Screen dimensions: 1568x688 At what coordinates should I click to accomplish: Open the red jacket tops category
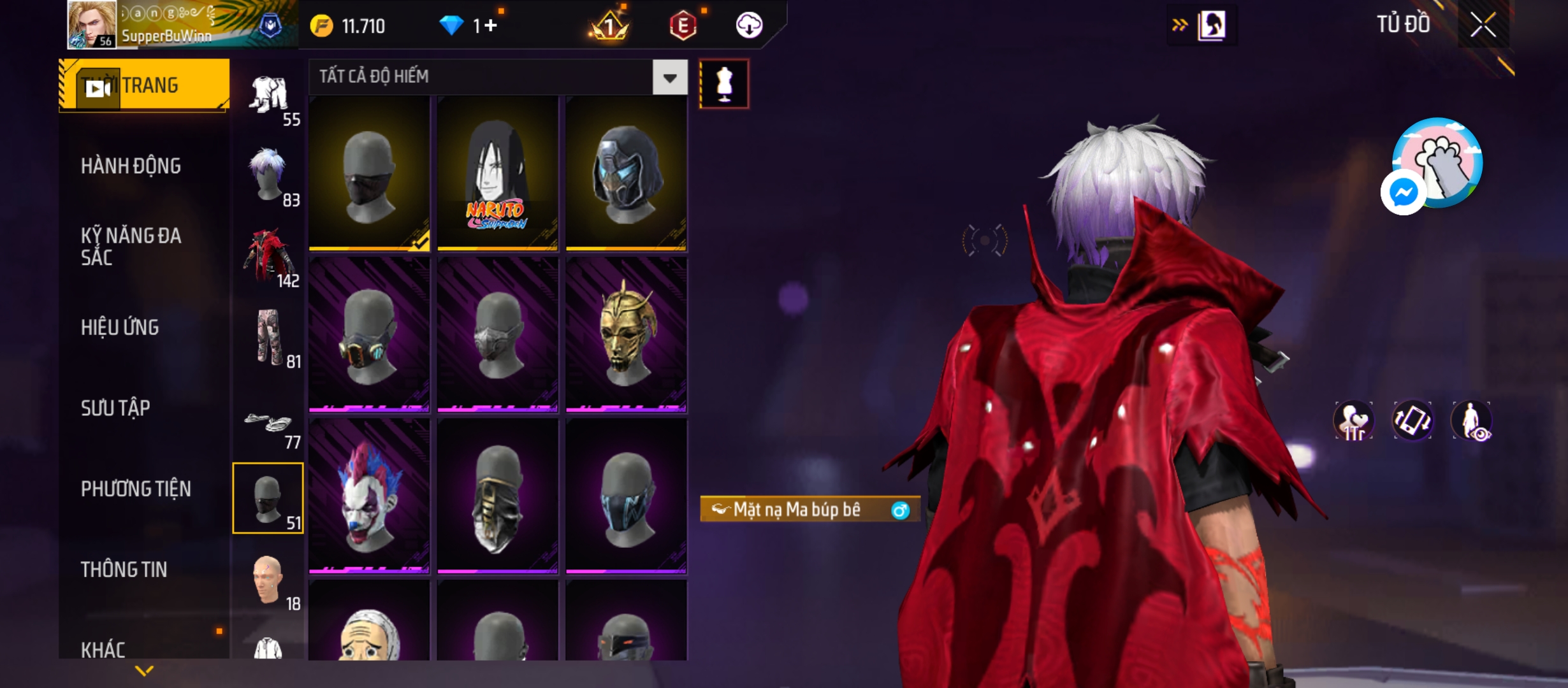click(269, 256)
